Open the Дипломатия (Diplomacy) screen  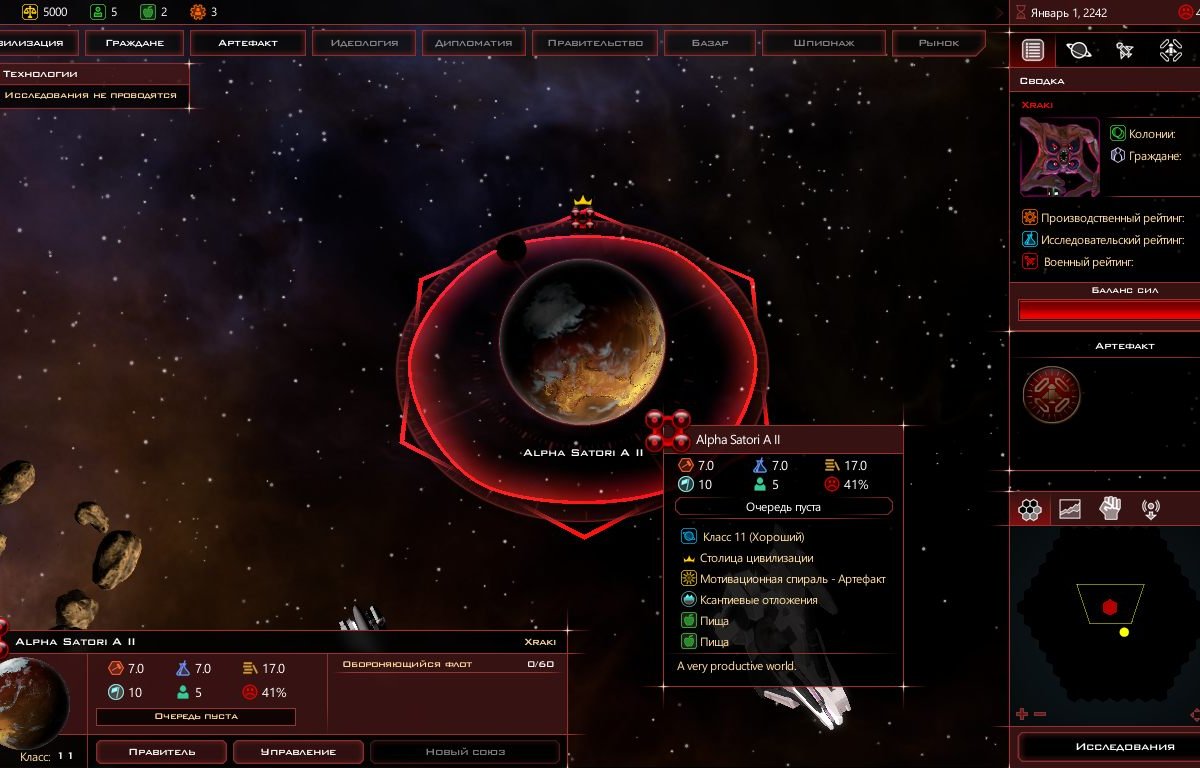474,43
